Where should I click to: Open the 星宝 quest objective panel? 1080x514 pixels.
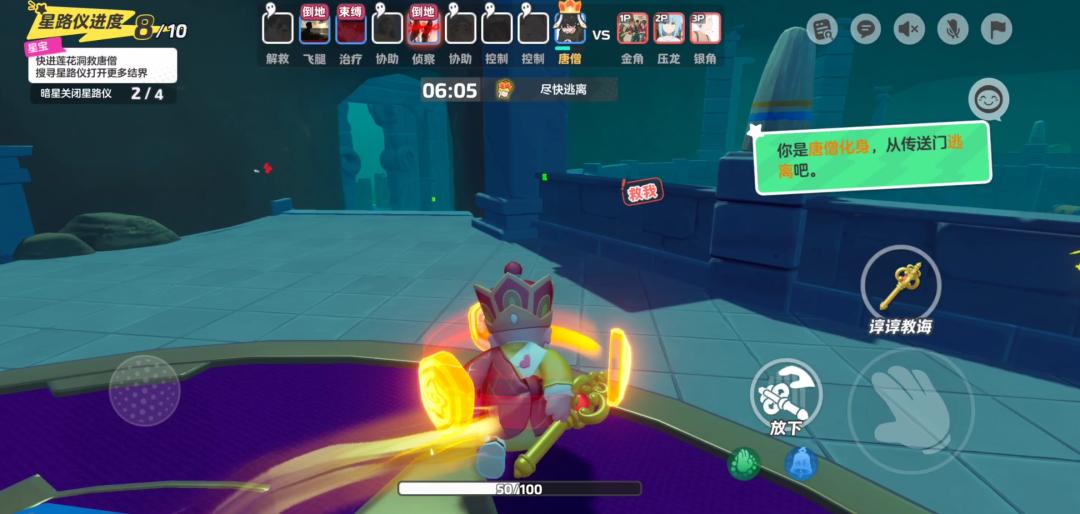pyautogui.click(x=102, y=65)
